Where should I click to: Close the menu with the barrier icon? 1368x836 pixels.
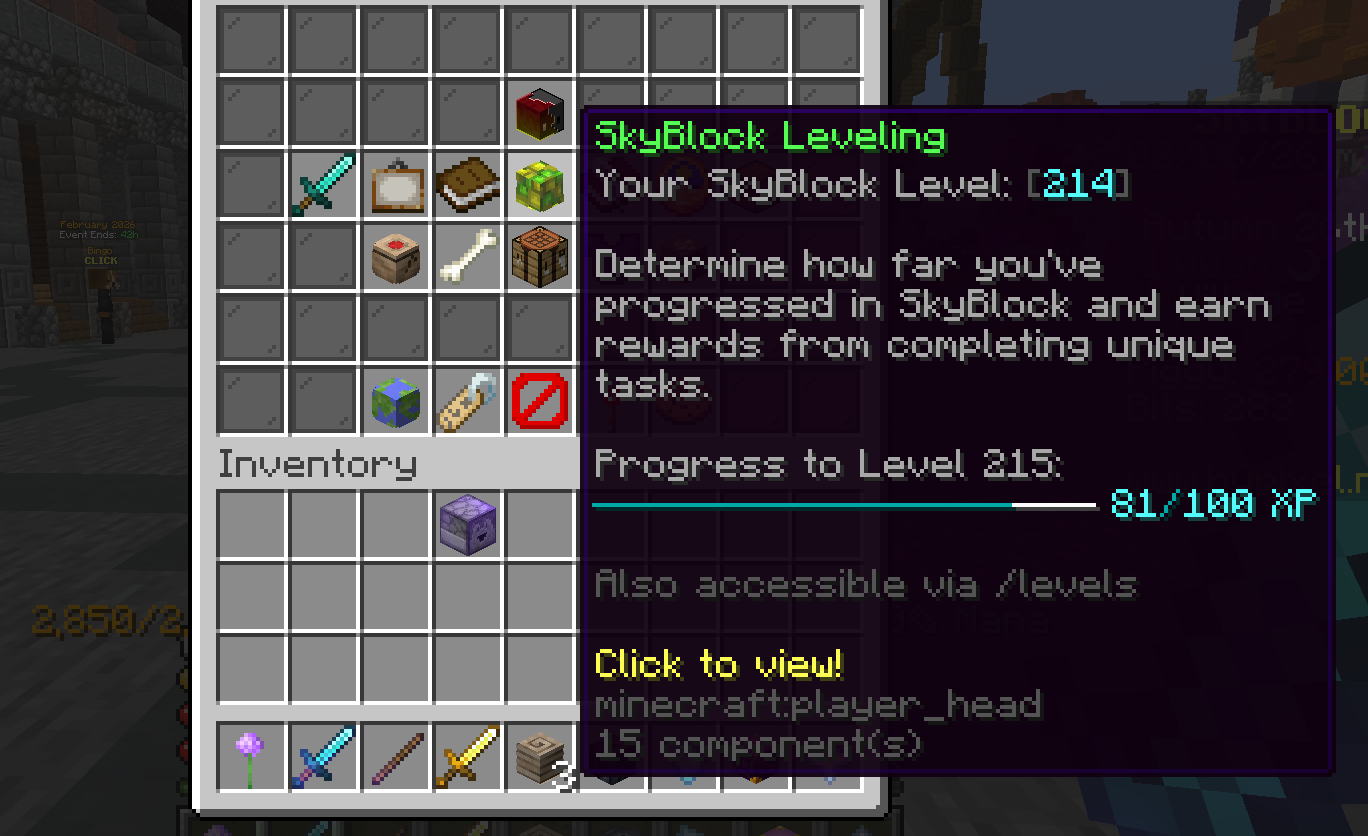(x=540, y=400)
